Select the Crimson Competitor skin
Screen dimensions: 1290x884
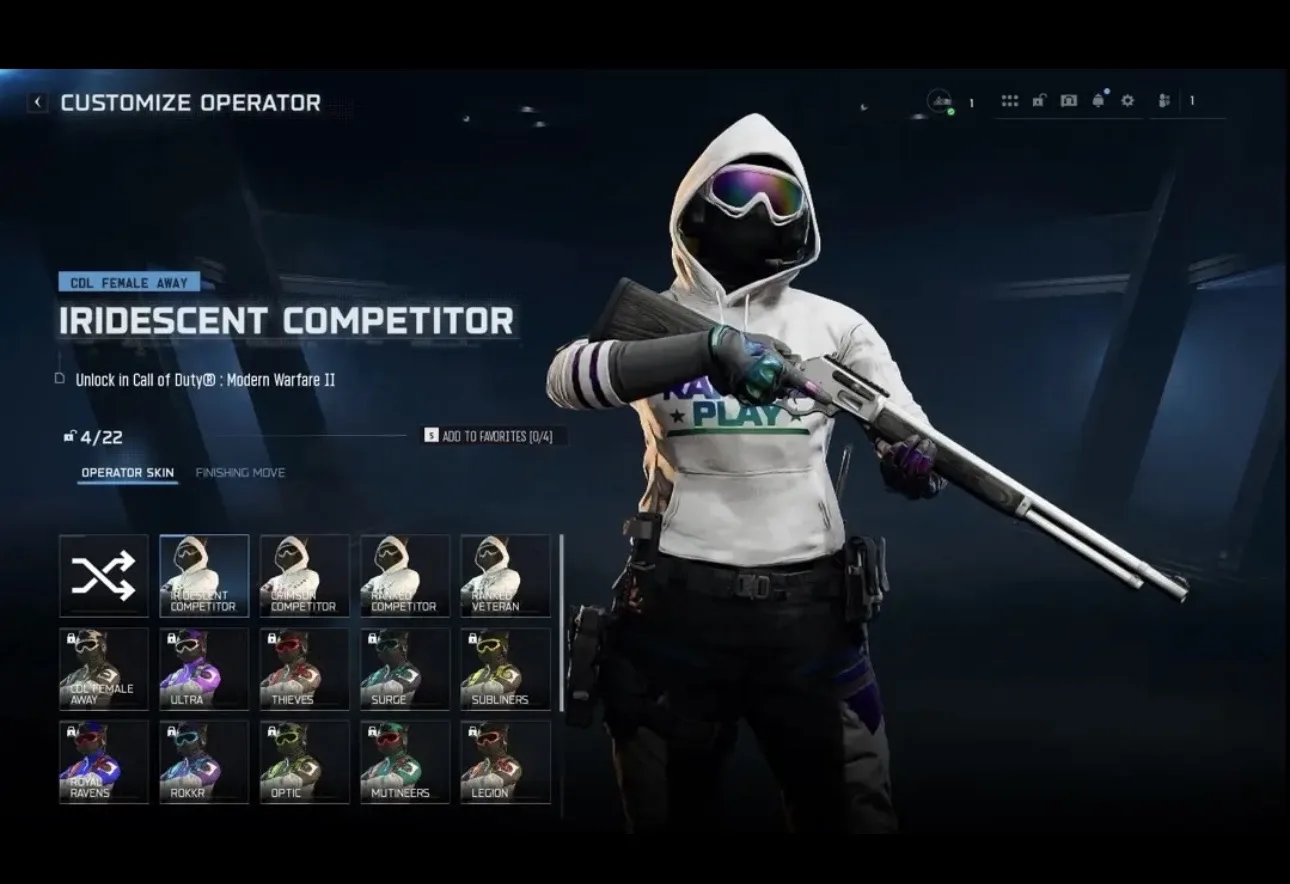coord(304,576)
